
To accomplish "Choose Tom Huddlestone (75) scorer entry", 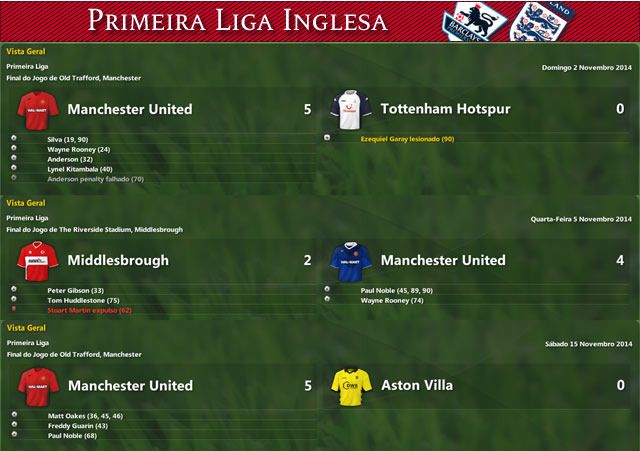I will tap(84, 300).
